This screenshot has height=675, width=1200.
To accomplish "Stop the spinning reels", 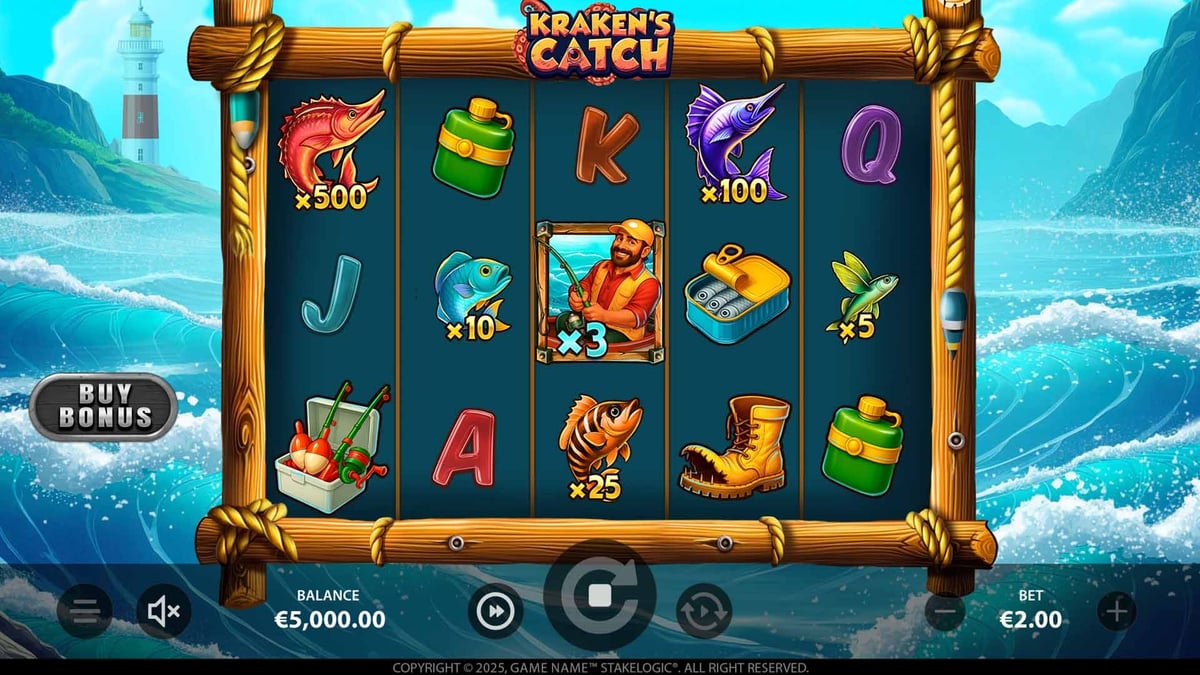I will [x=600, y=596].
